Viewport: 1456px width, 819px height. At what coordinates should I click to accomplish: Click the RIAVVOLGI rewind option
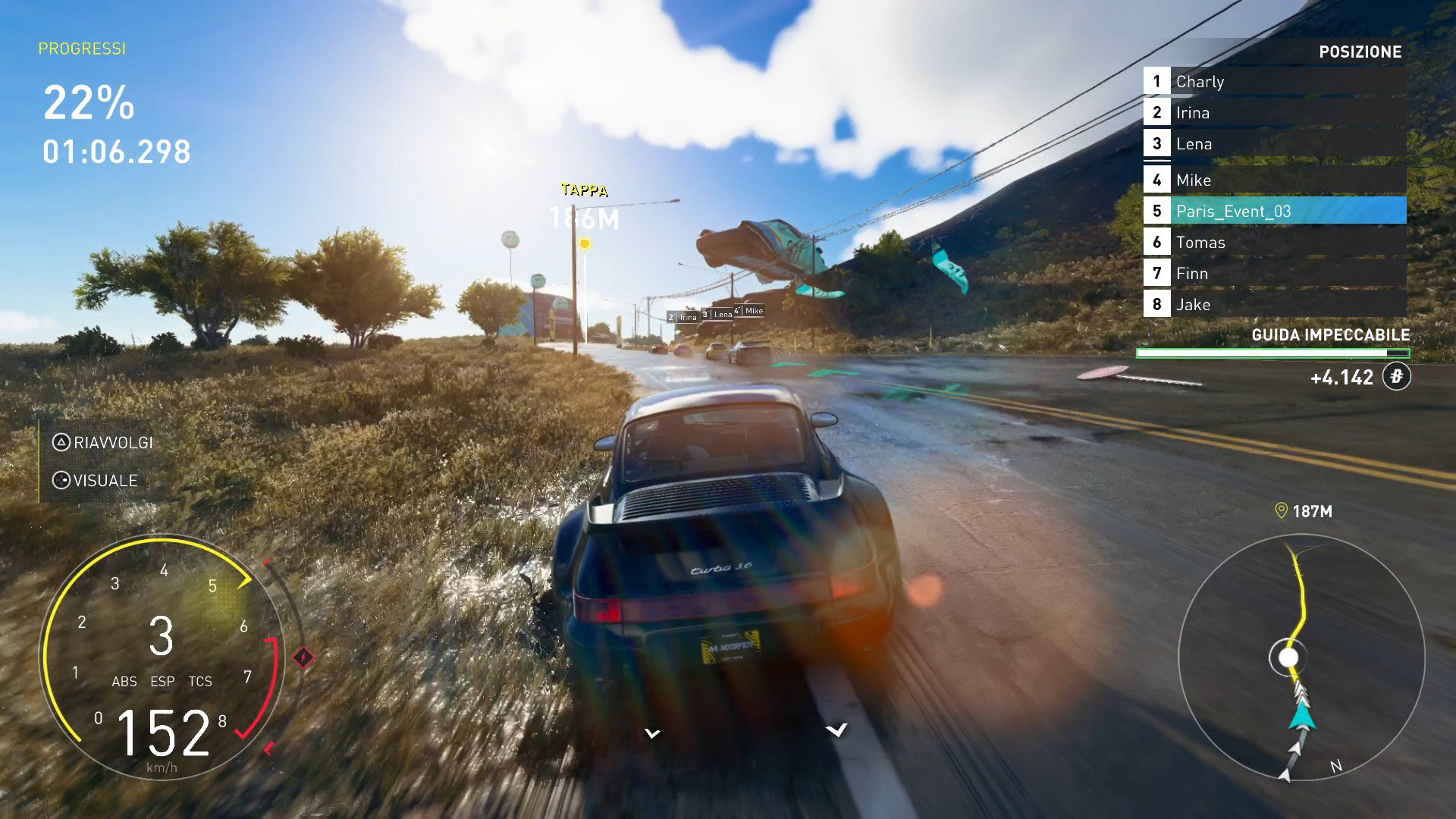pos(103,443)
